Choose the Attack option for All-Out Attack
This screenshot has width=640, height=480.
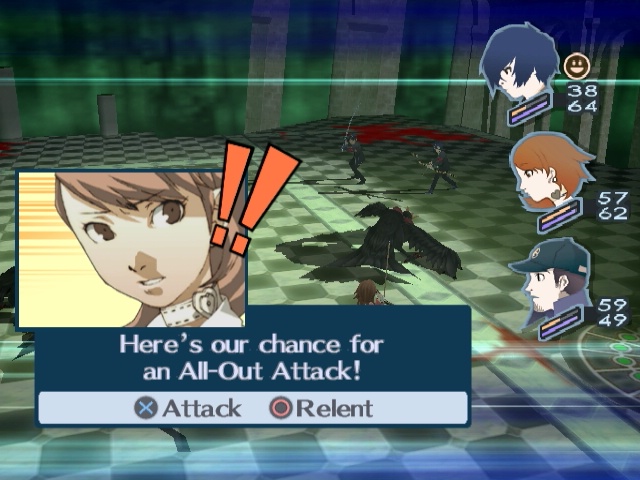tap(189, 408)
